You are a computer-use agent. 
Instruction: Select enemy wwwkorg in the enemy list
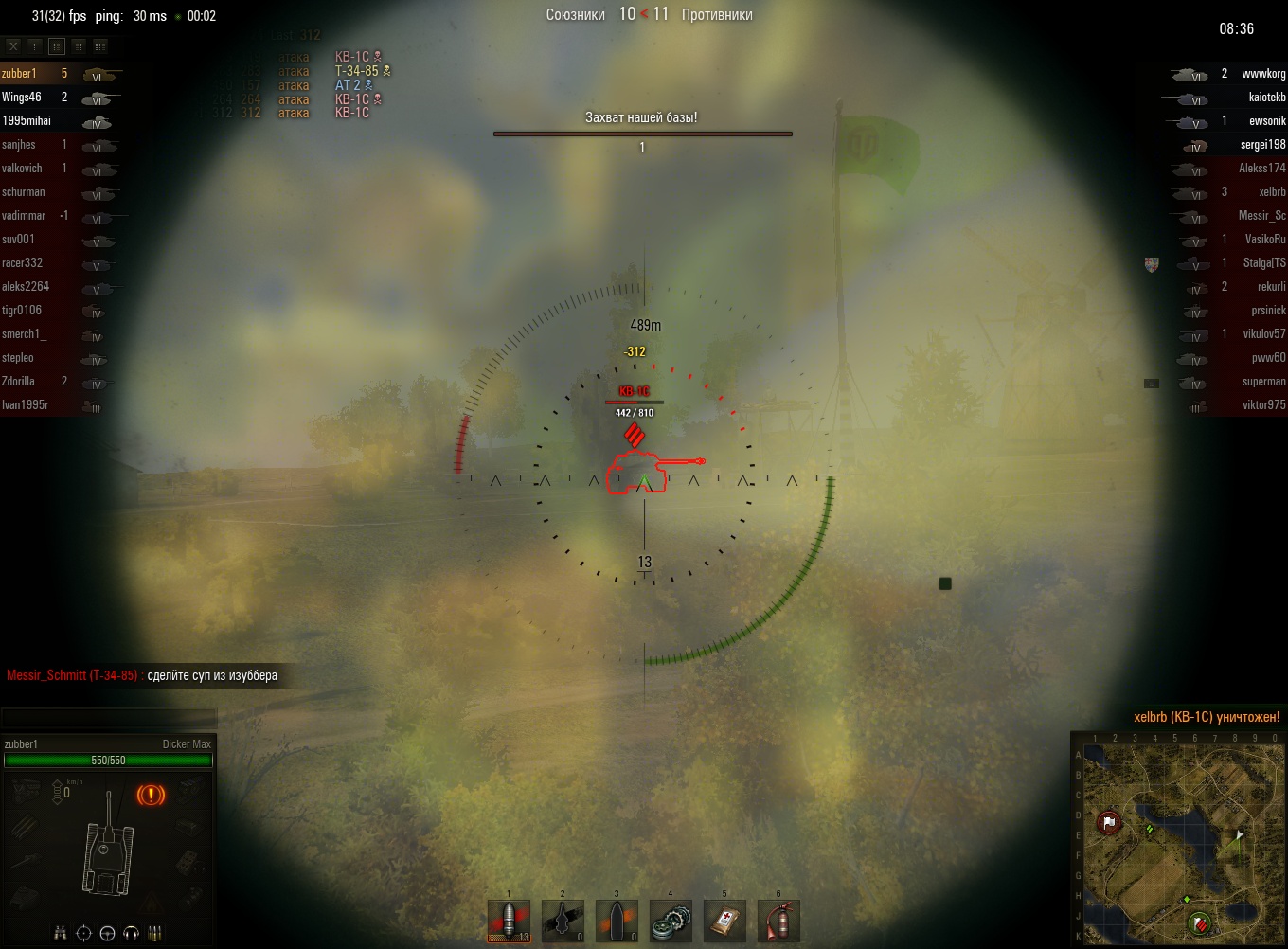1263,74
